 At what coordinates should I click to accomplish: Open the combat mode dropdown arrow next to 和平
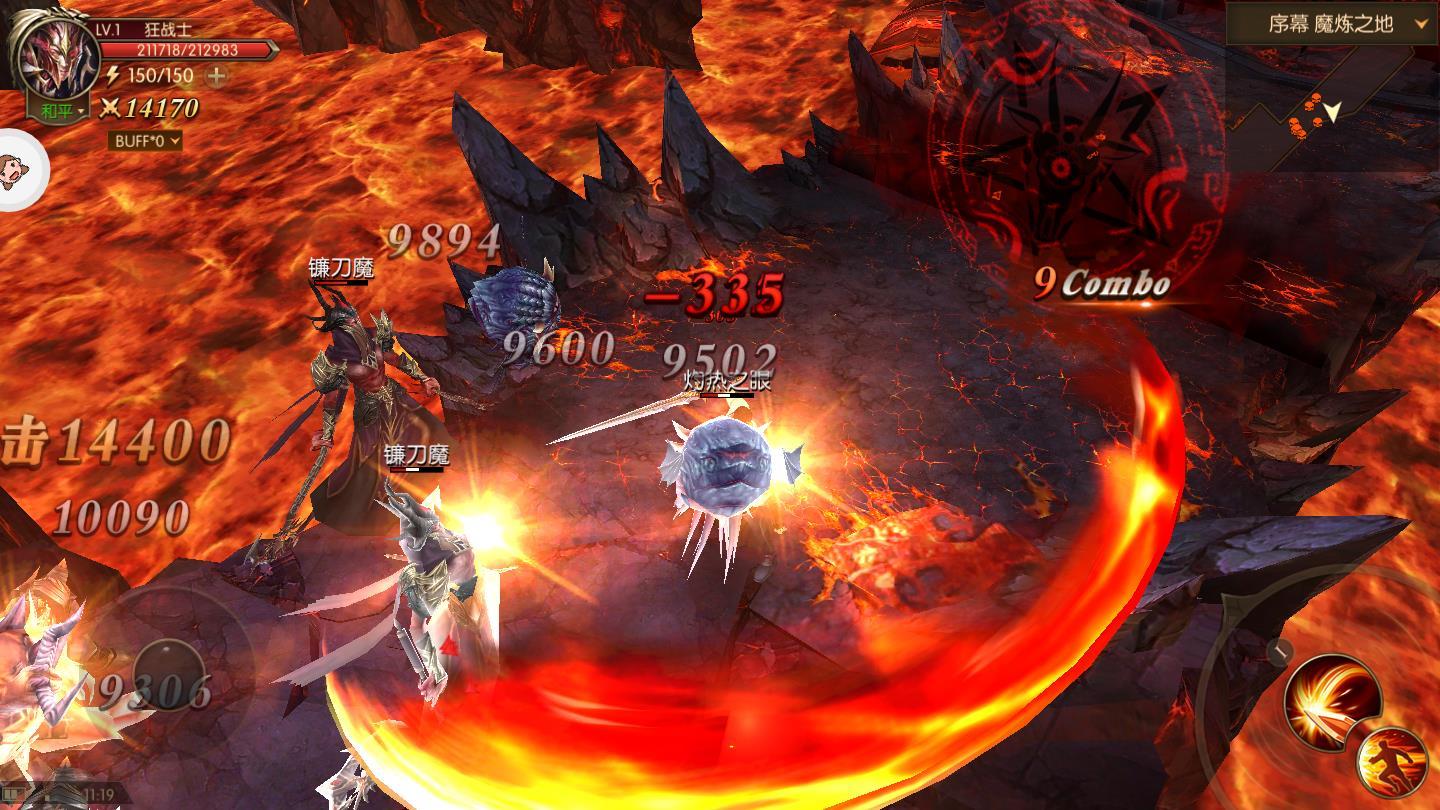tap(80, 111)
